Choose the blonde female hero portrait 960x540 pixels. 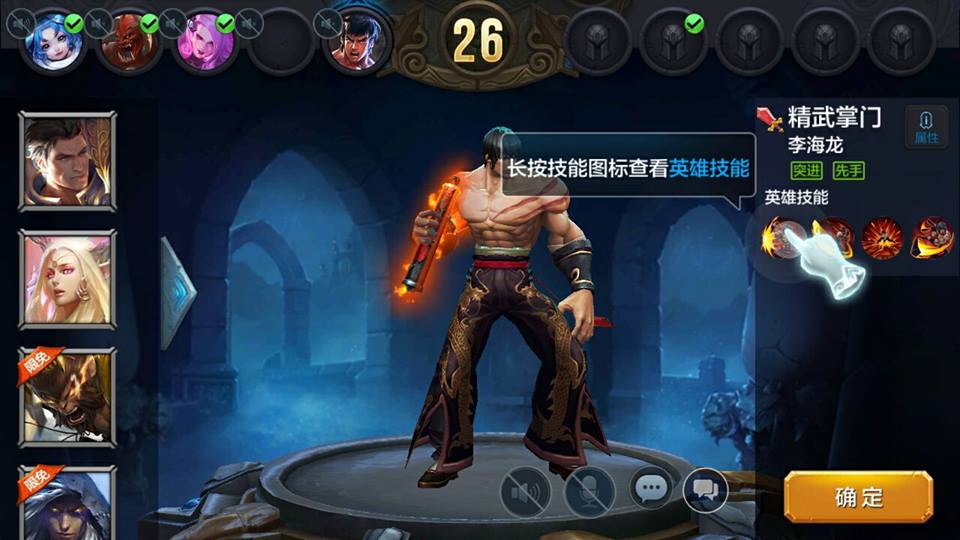tap(67, 279)
